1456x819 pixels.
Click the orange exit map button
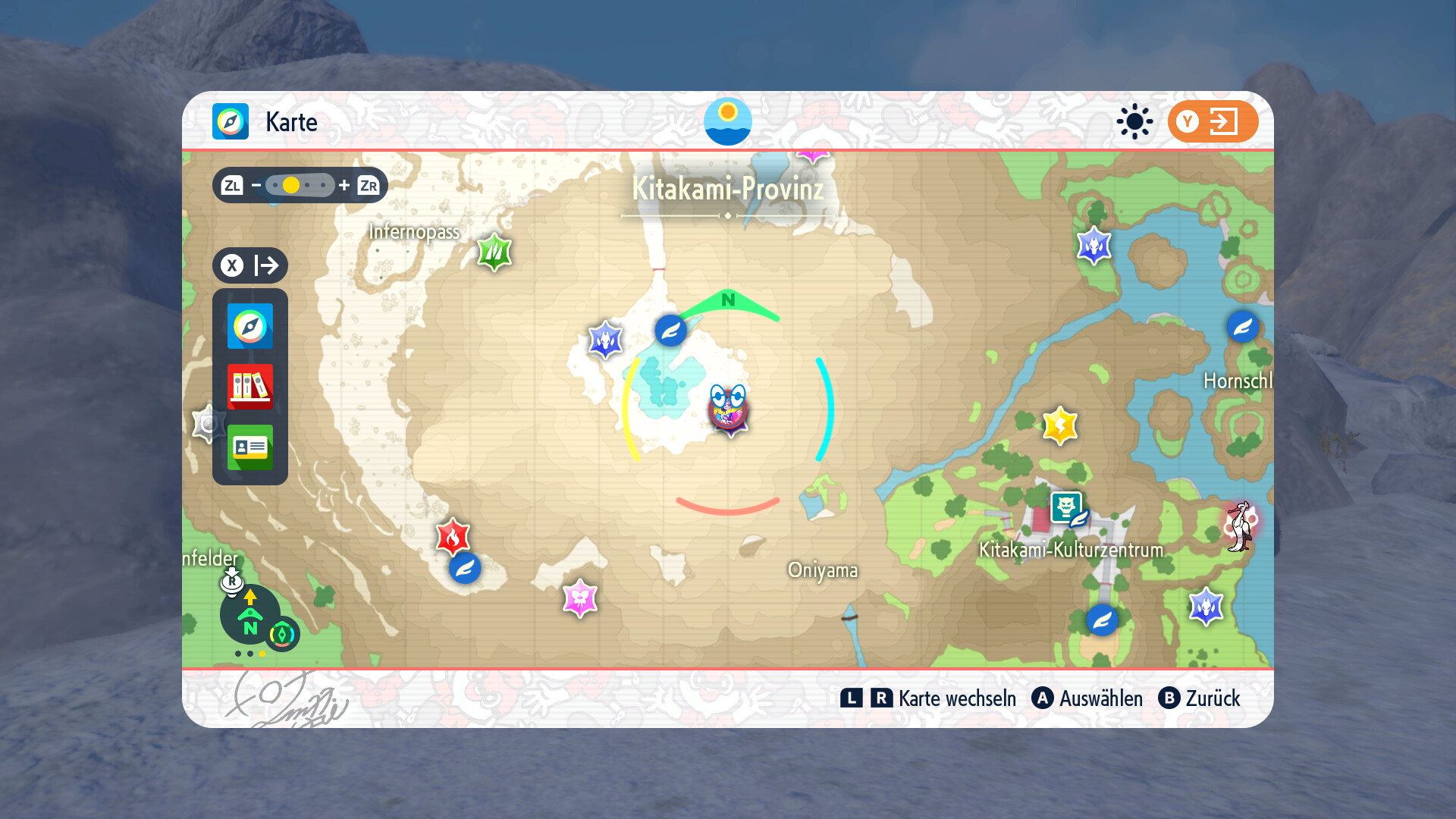point(1212,121)
